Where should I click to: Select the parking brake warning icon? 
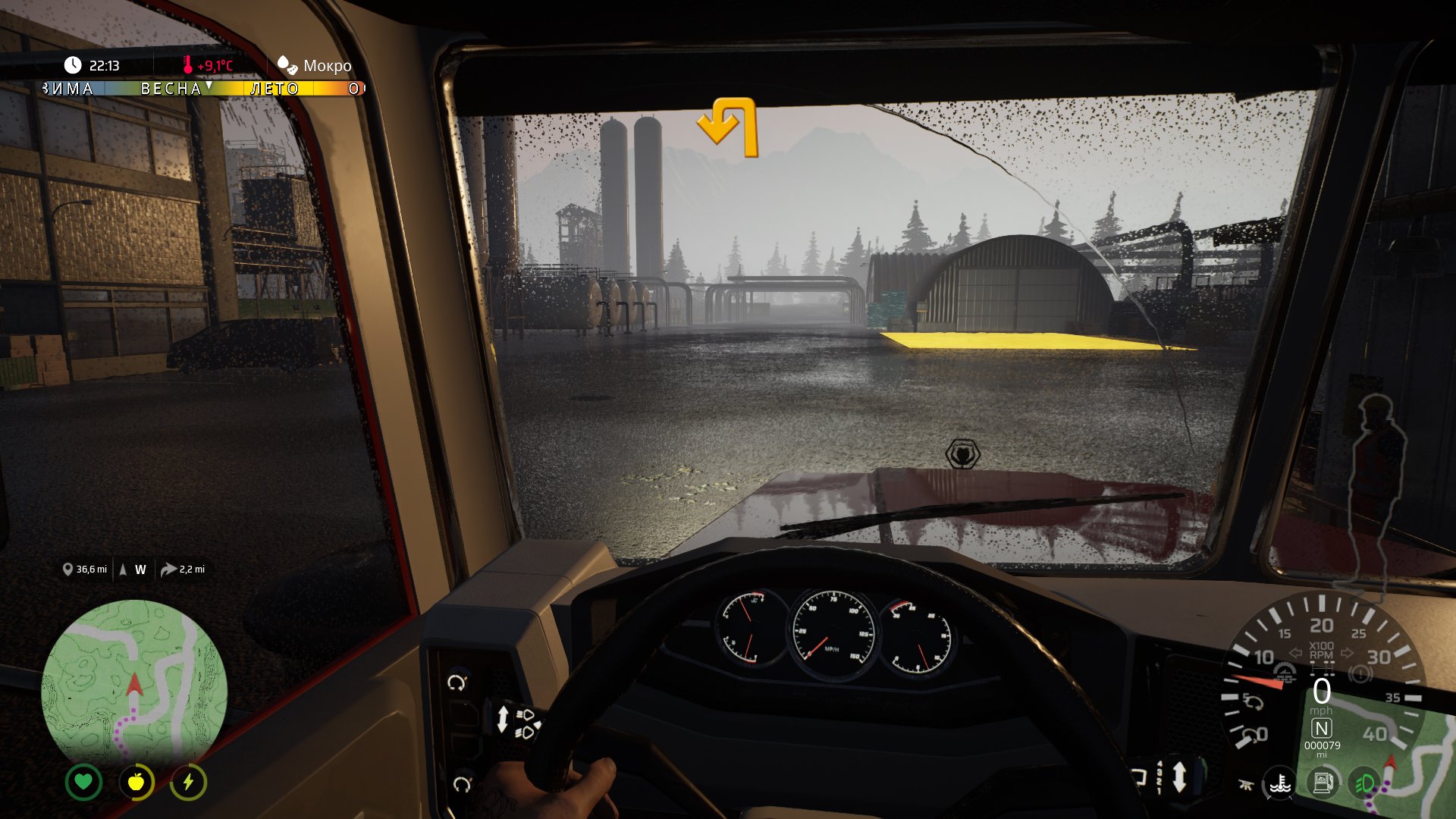point(1360,673)
